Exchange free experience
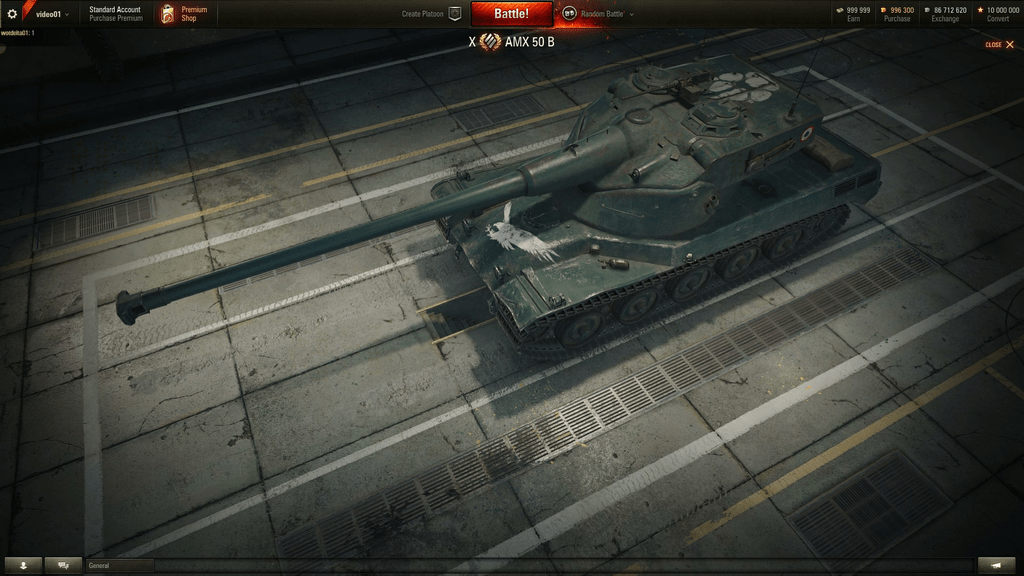This screenshot has height=576, width=1024. coord(945,14)
